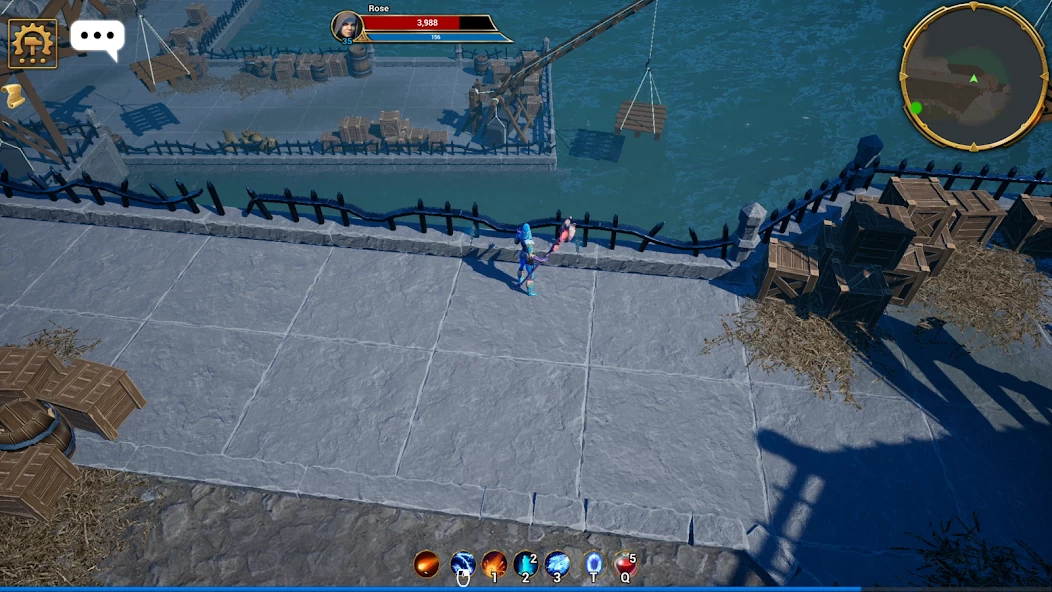Cast the fire explosion skill in slot 1
This screenshot has height=592, width=1052.
[x=494, y=564]
